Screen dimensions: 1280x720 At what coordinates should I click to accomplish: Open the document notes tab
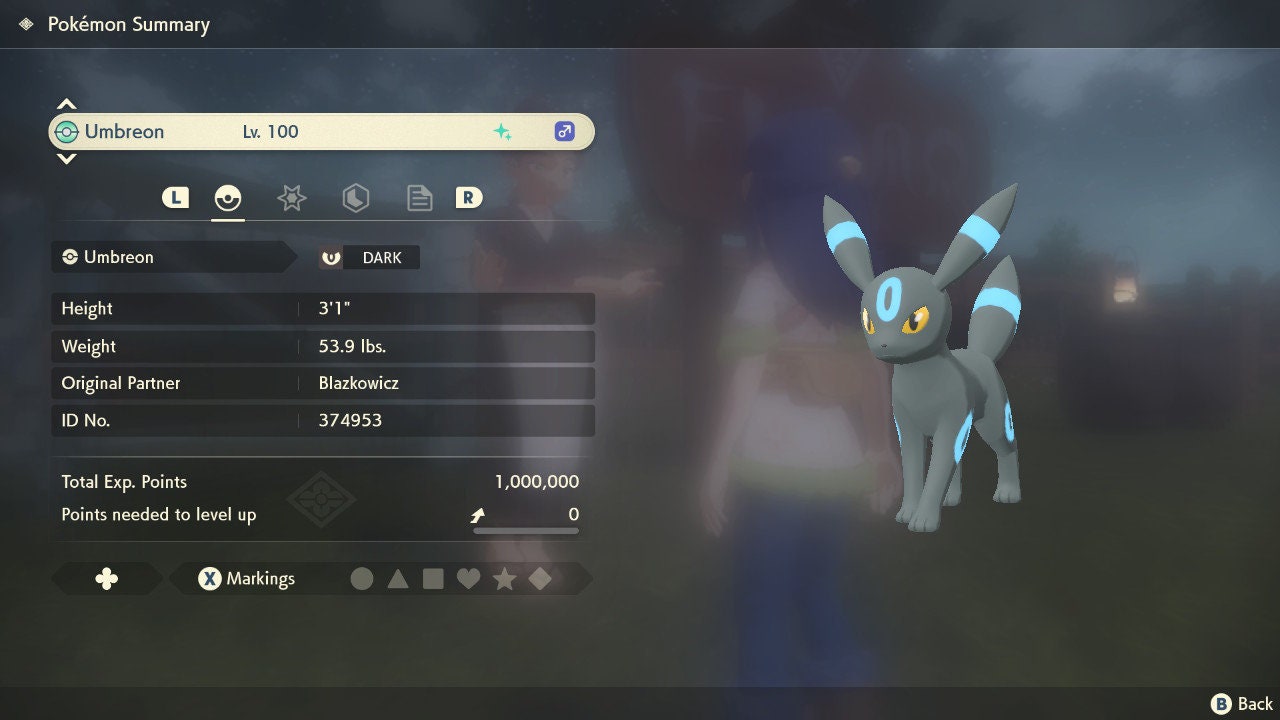pos(419,198)
